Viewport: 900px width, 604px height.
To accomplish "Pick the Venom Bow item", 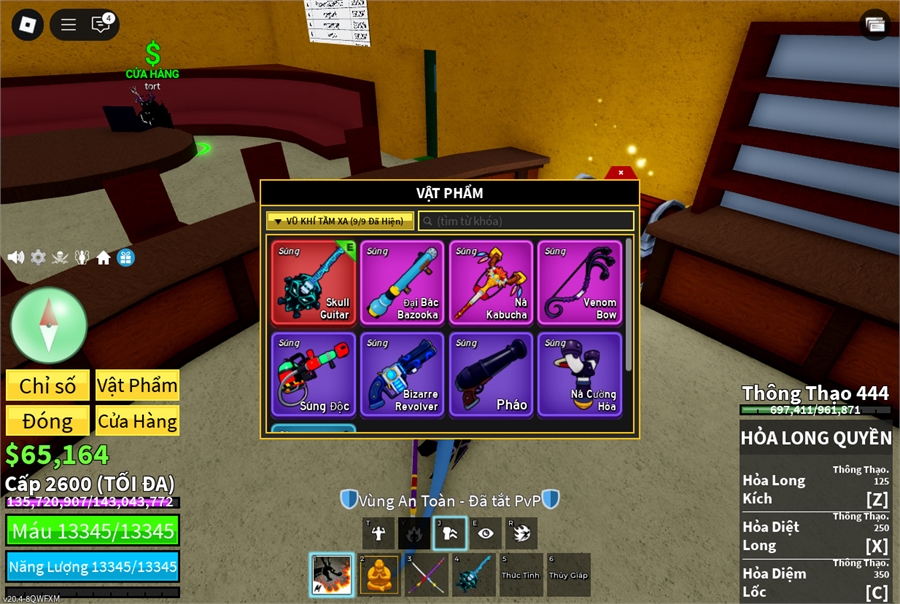I will (578, 282).
